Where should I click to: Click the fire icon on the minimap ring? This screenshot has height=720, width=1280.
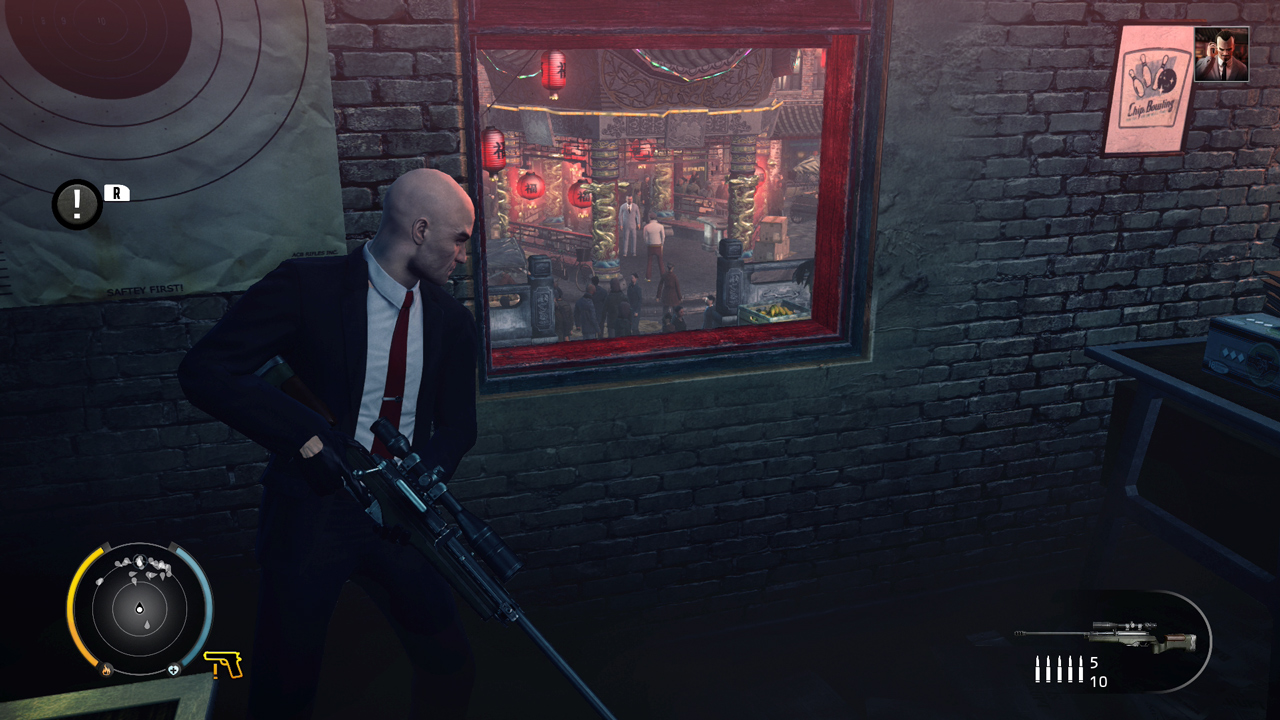tap(105, 668)
